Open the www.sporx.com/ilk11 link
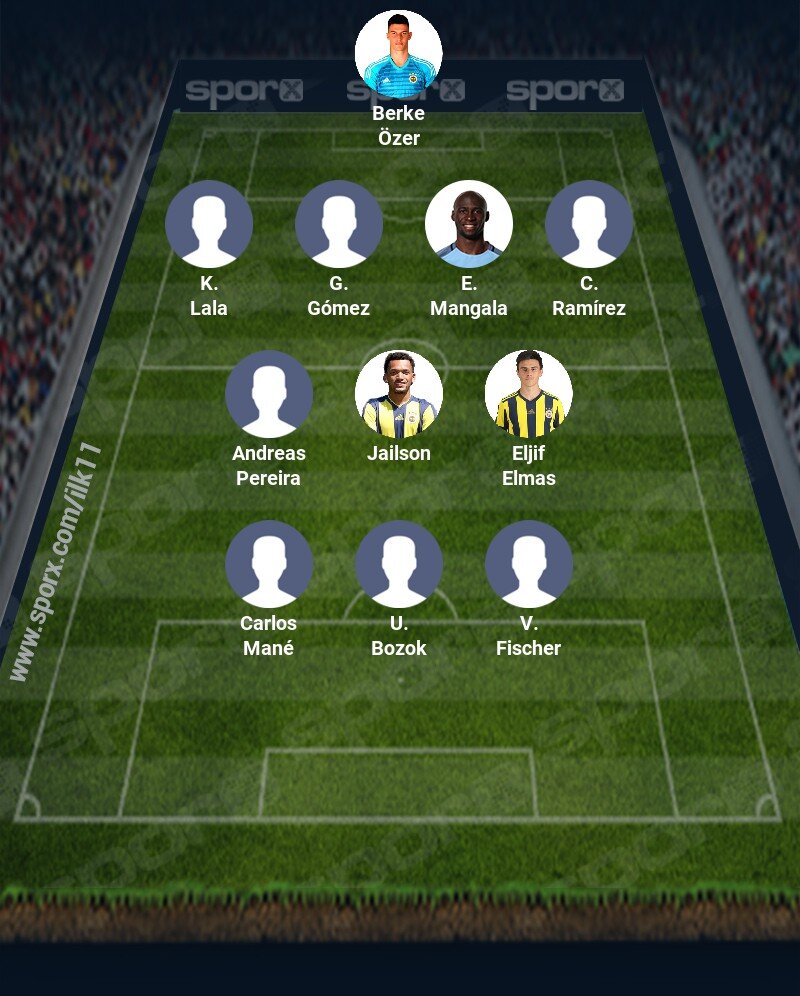The width and height of the screenshot is (800, 996). pos(57,562)
